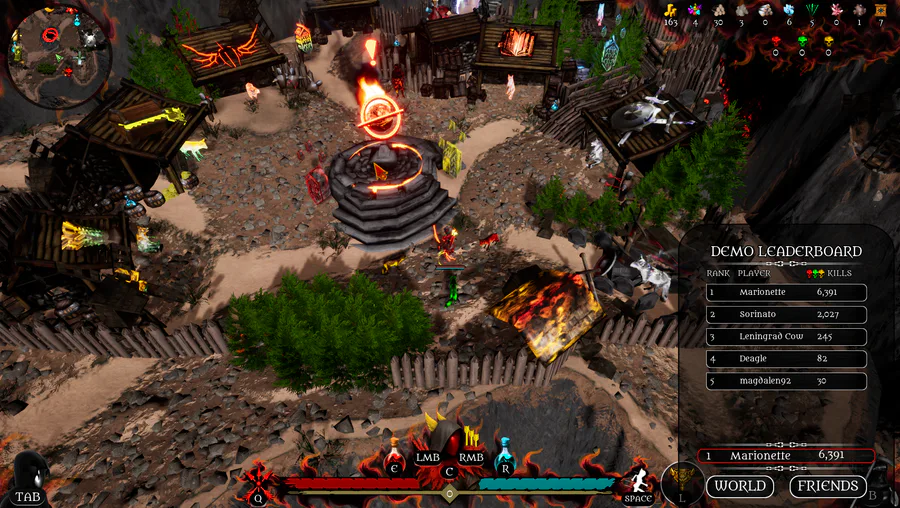The image size is (900, 508).
Task: Click the gold key resource icon
Action: click(671, 9)
